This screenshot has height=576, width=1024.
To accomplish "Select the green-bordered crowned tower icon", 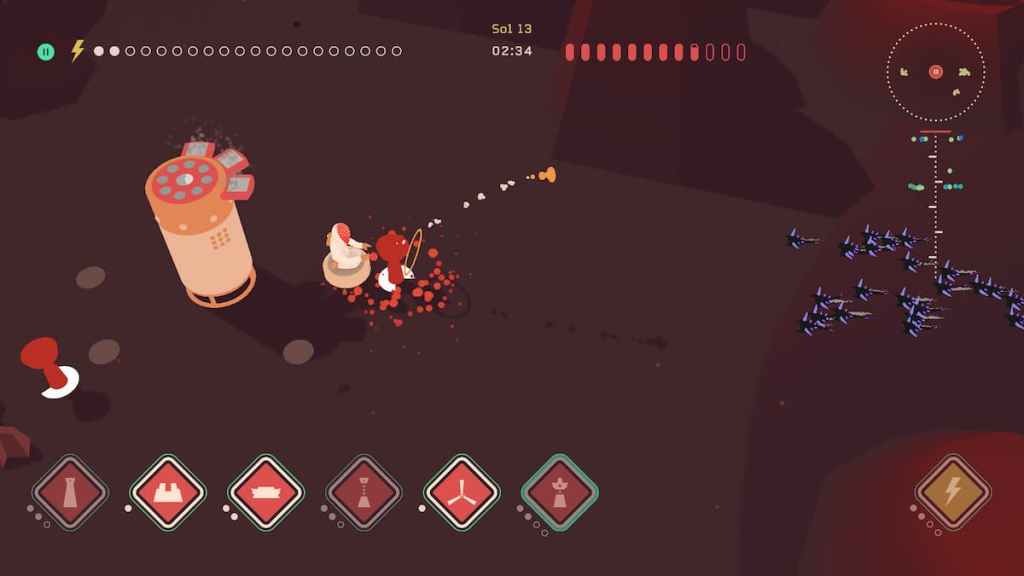I will point(559,492).
